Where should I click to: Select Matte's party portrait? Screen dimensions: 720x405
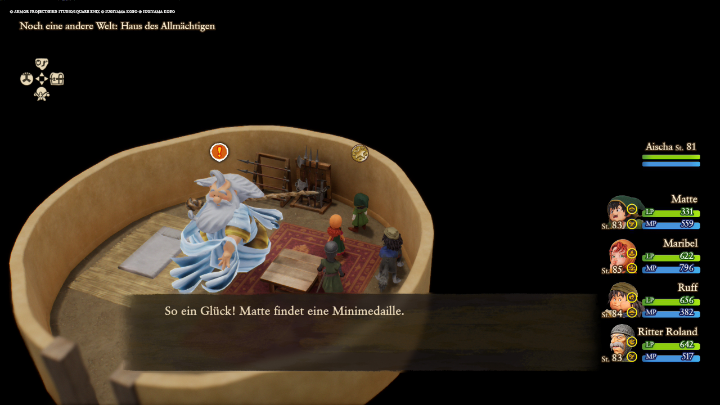point(622,212)
